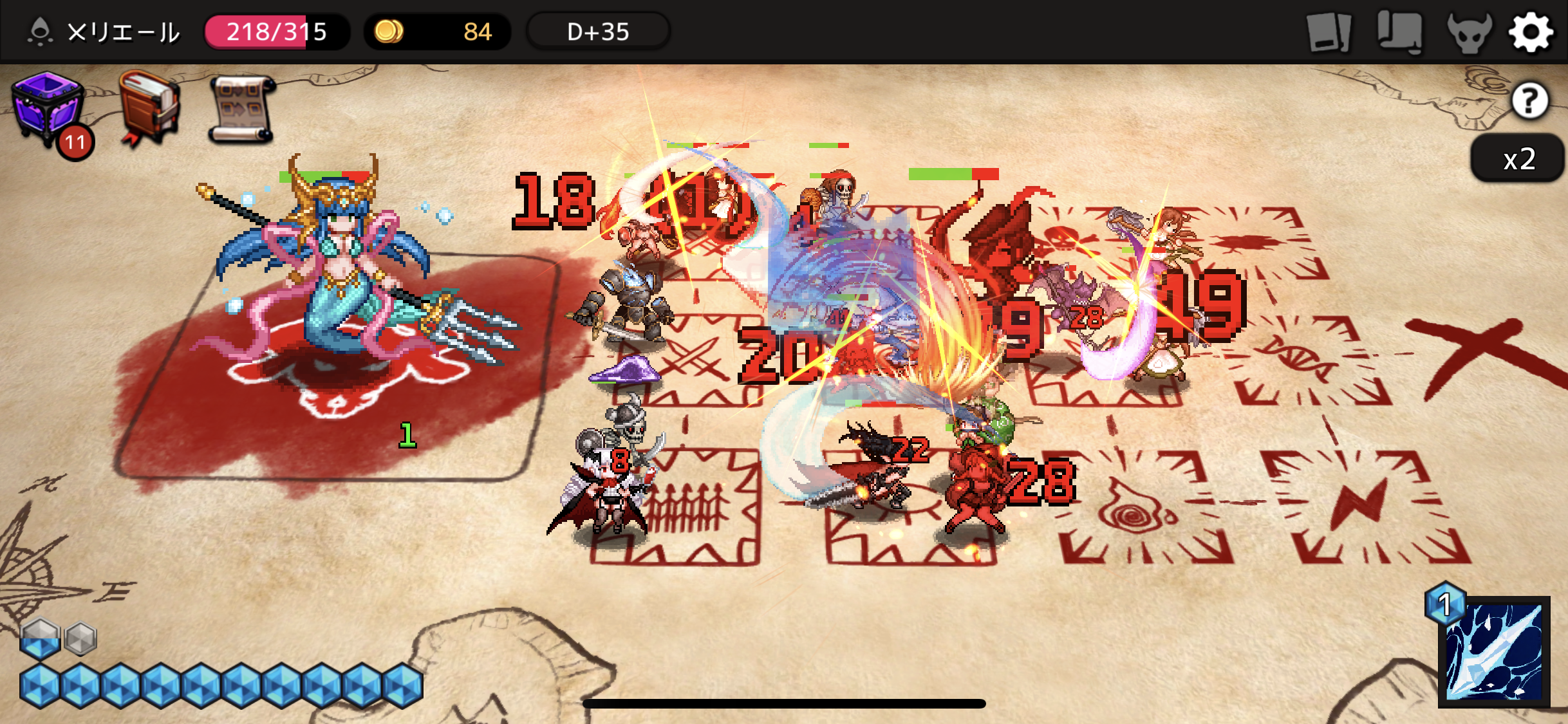1568x724 pixels.
Task: Open the discard pile book icon
Action: point(1399,32)
